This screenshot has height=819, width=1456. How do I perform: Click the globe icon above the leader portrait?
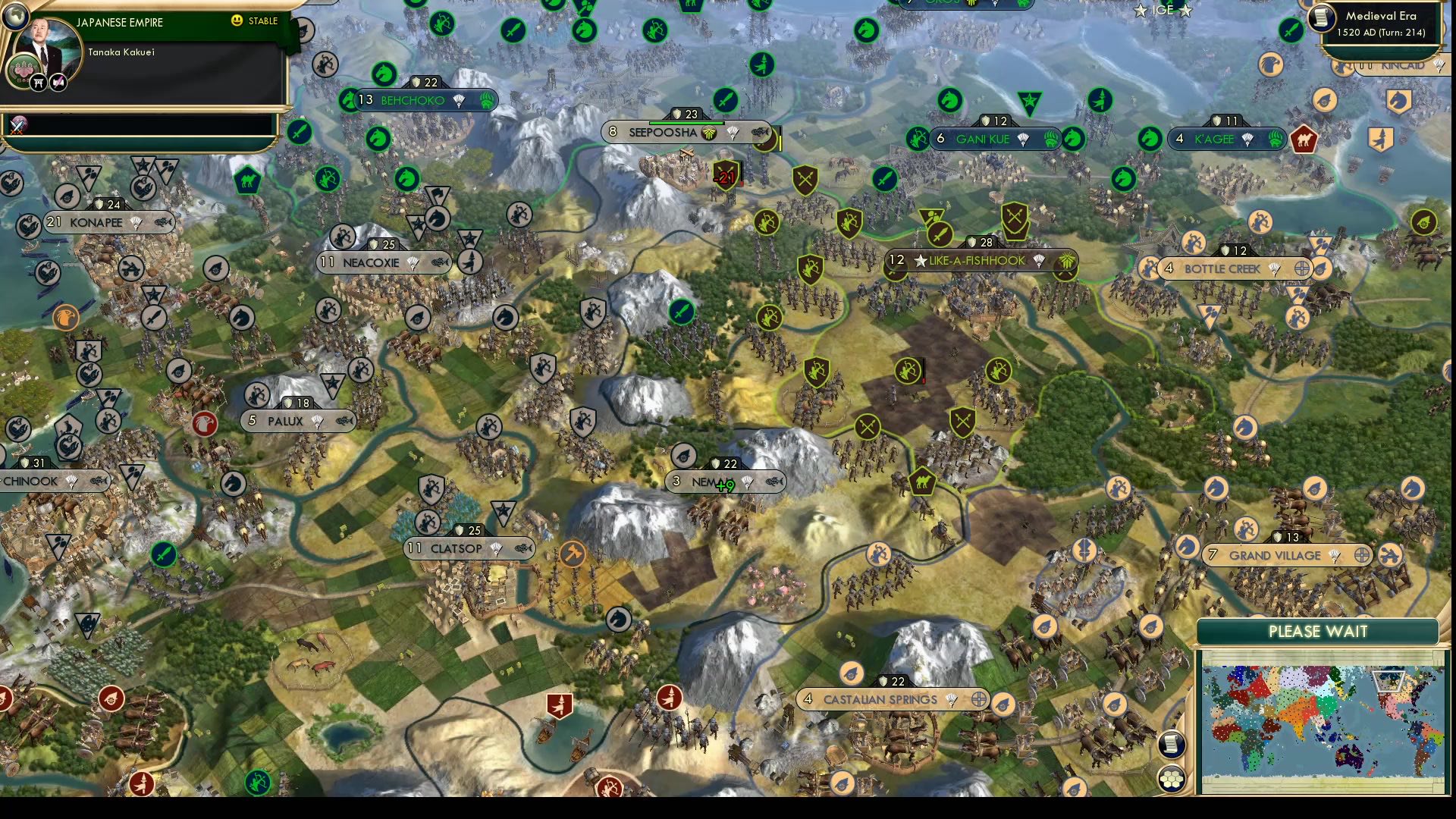tap(17, 14)
